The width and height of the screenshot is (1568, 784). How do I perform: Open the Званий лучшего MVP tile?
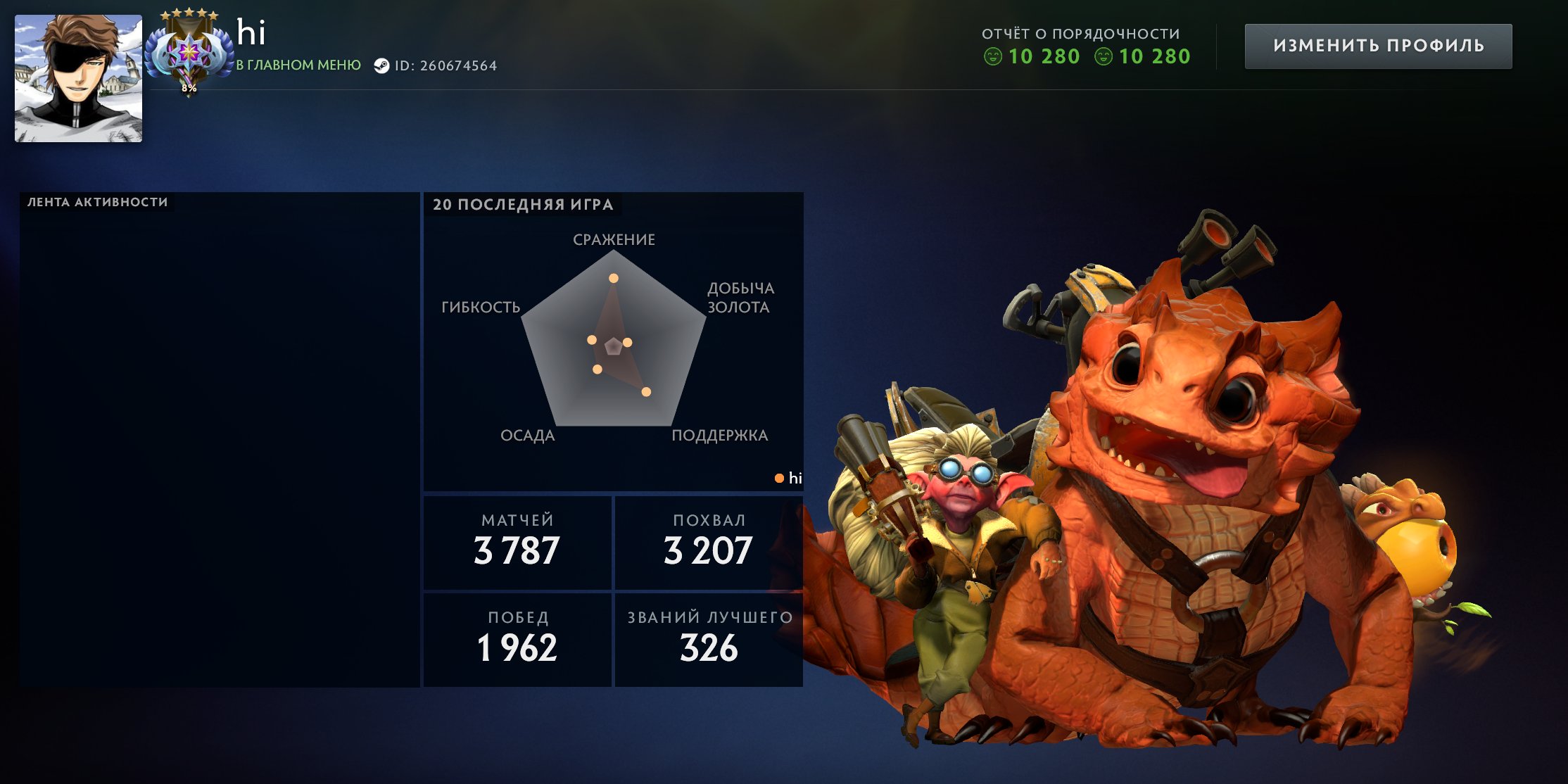709,640
